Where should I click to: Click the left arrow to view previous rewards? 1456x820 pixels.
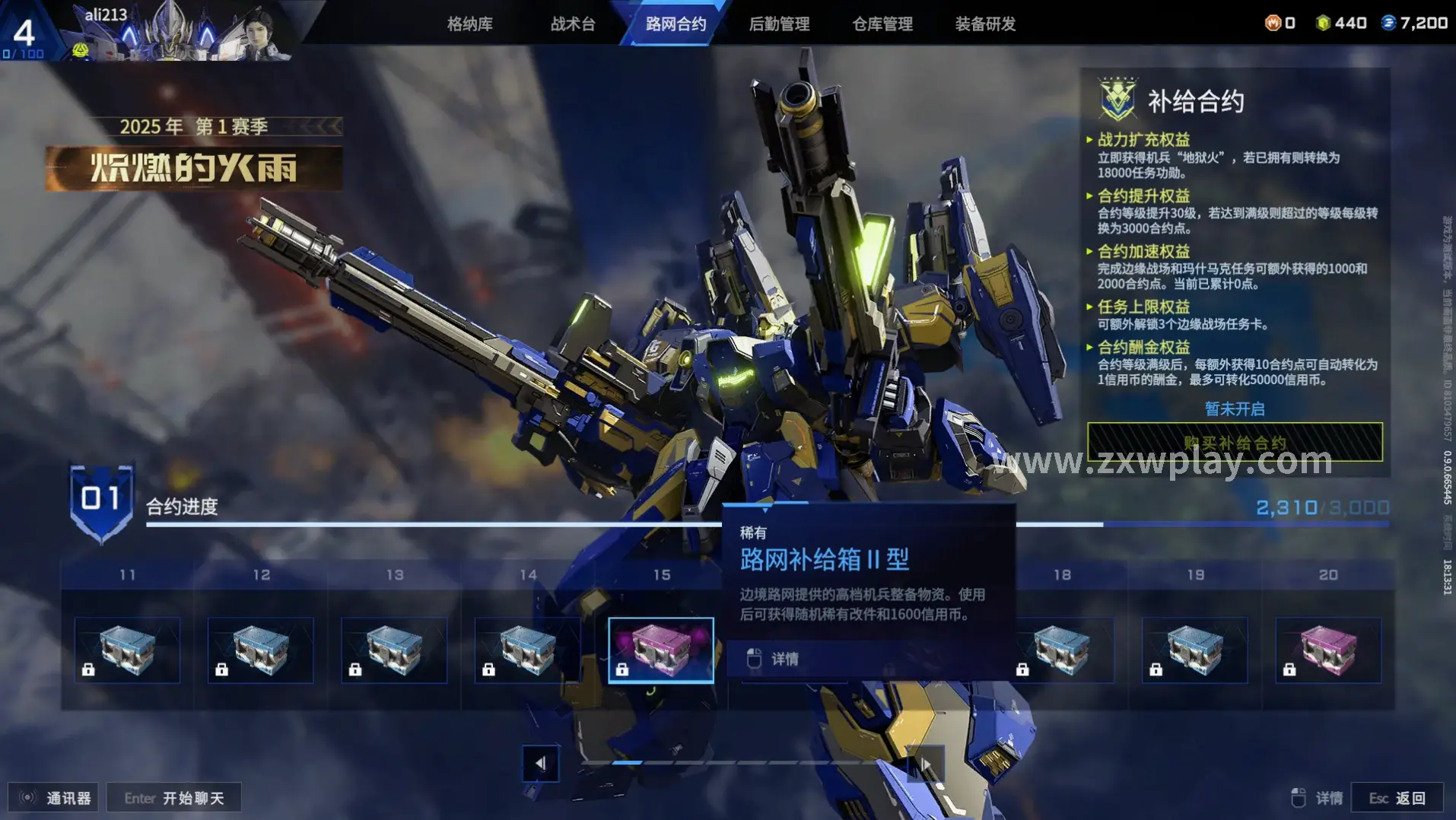[541, 762]
